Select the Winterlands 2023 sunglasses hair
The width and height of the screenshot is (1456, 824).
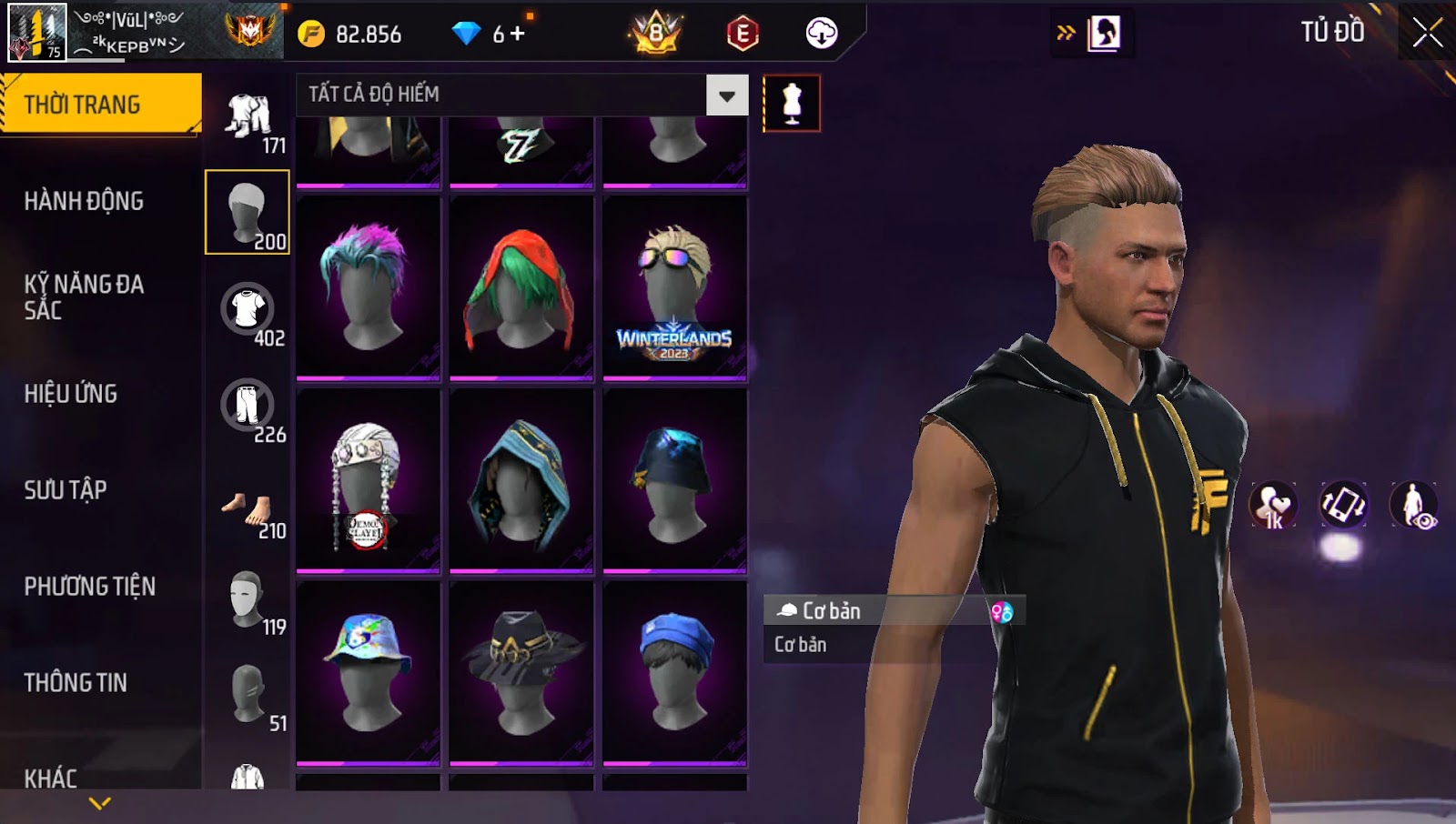tap(674, 286)
